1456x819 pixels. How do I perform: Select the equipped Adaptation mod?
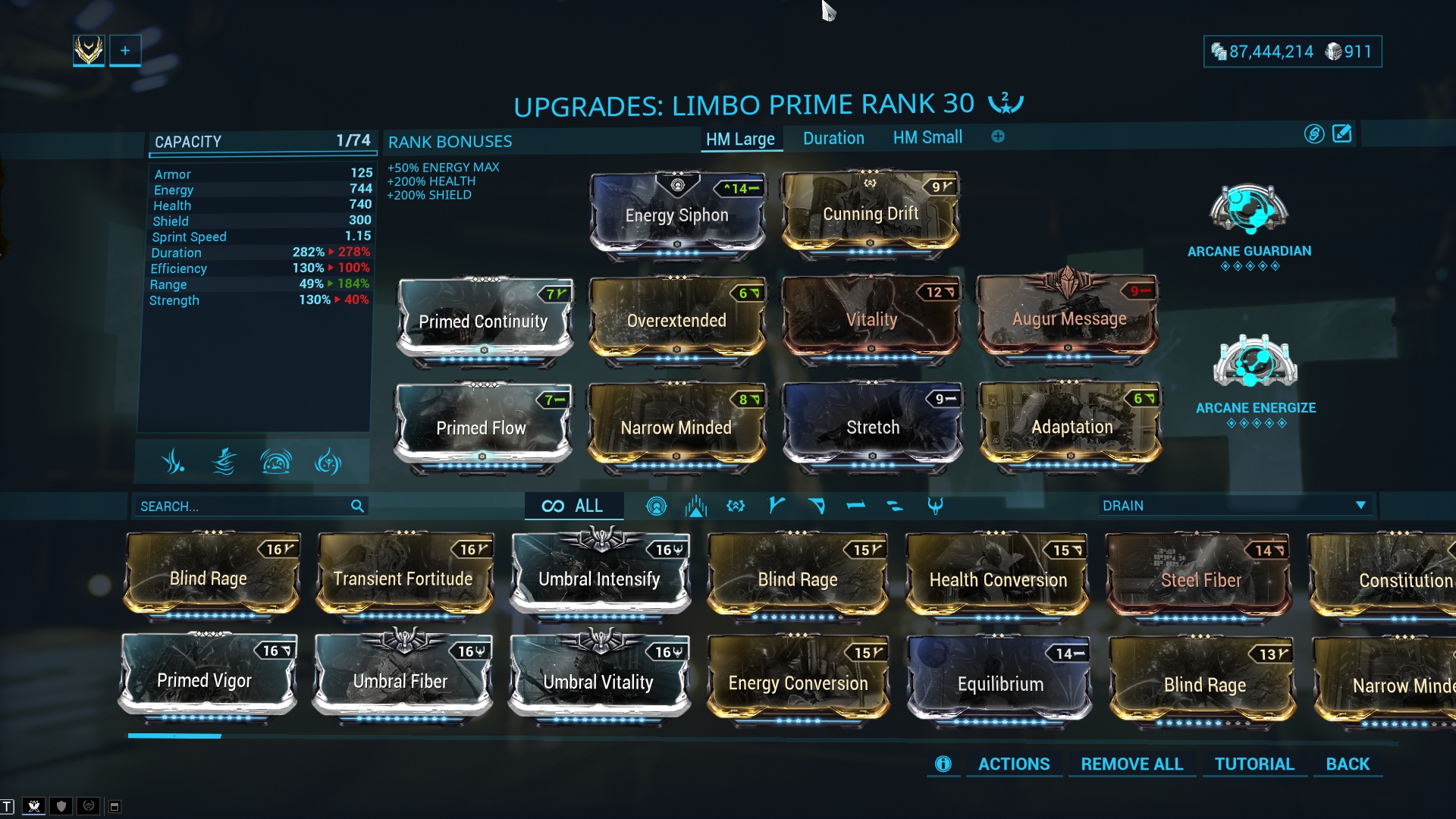click(1072, 427)
